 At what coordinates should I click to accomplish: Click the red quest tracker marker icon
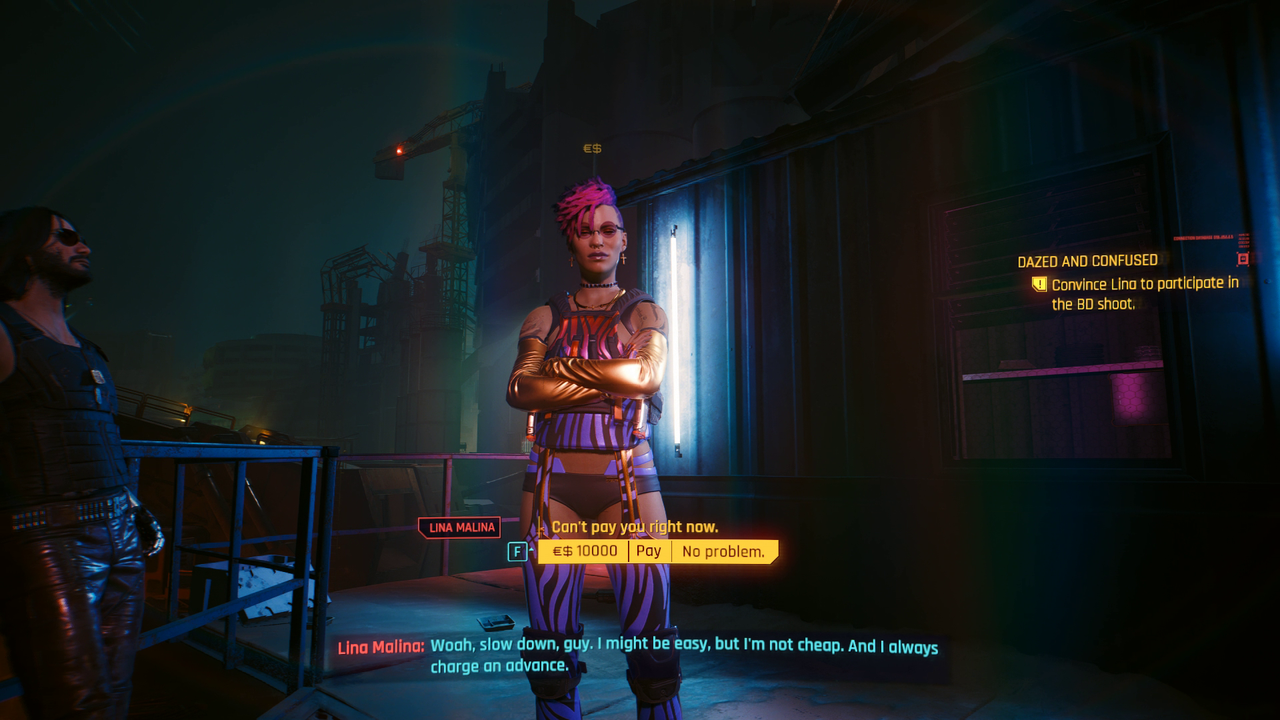(1242, 259)
